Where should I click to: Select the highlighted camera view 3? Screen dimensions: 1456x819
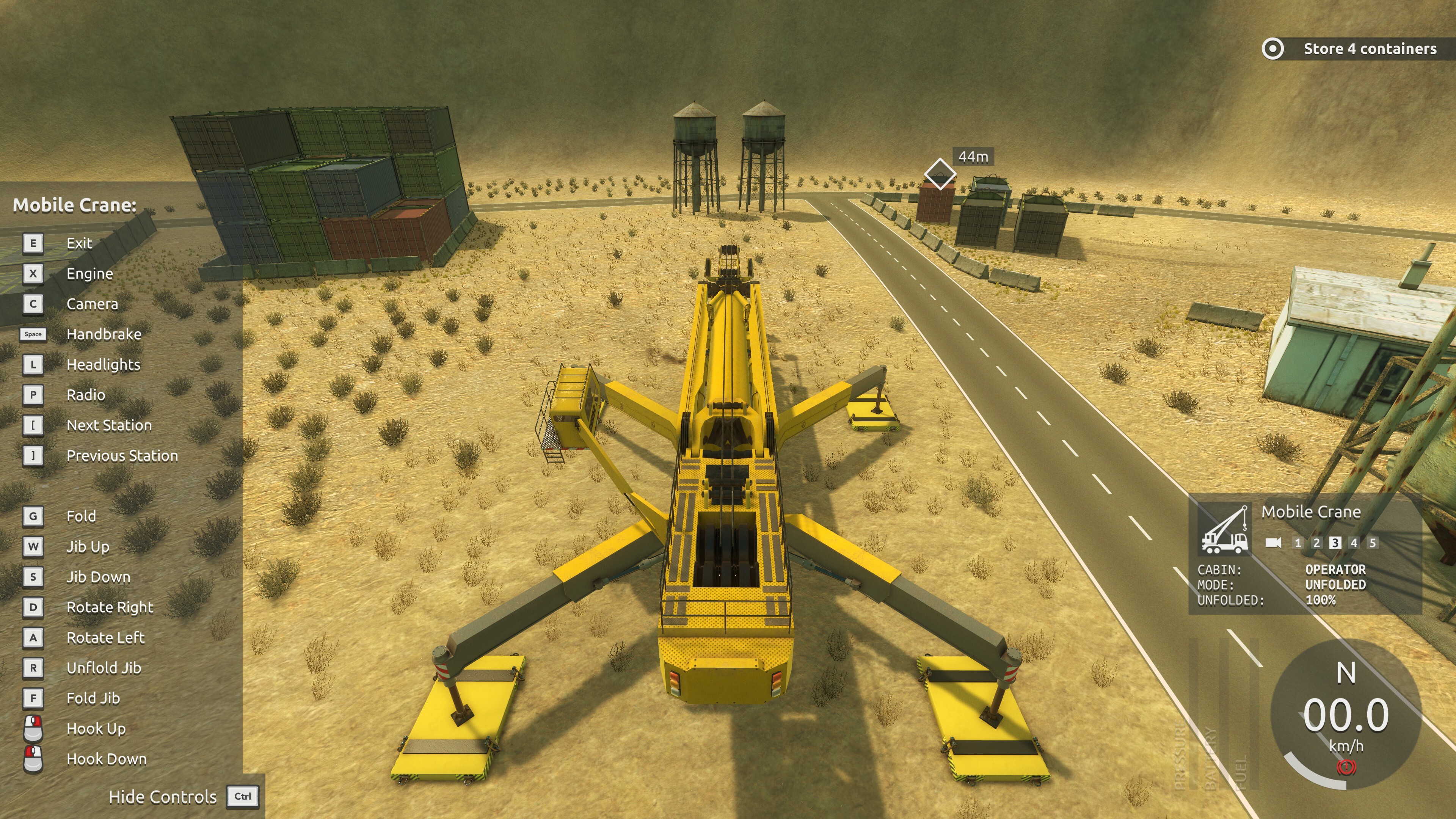[1335, 543]
